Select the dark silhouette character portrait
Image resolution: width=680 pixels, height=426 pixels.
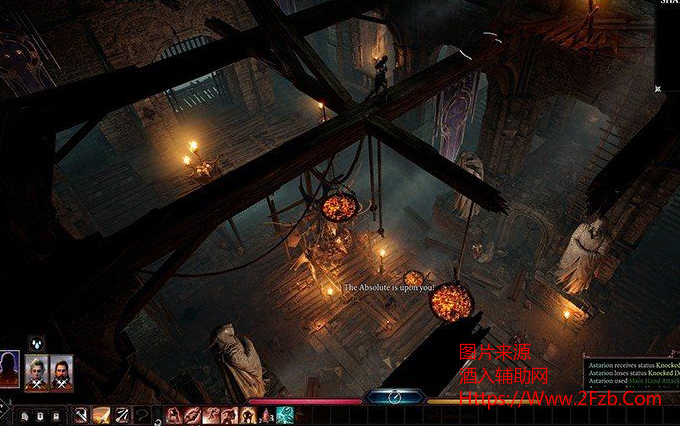click(x=10, y=369)
